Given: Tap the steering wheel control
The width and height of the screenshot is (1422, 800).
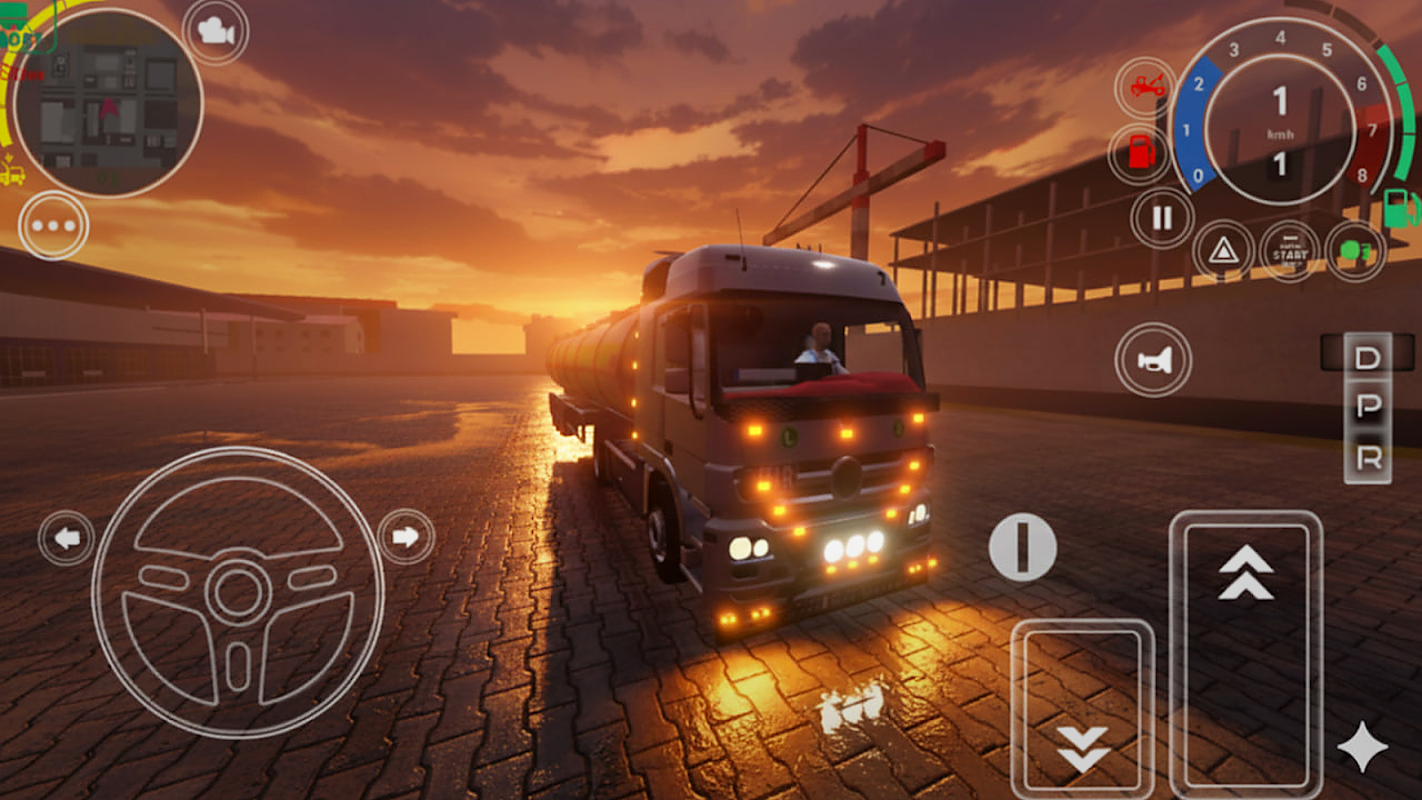Looking at the screenshot, I should coord(238,592).
